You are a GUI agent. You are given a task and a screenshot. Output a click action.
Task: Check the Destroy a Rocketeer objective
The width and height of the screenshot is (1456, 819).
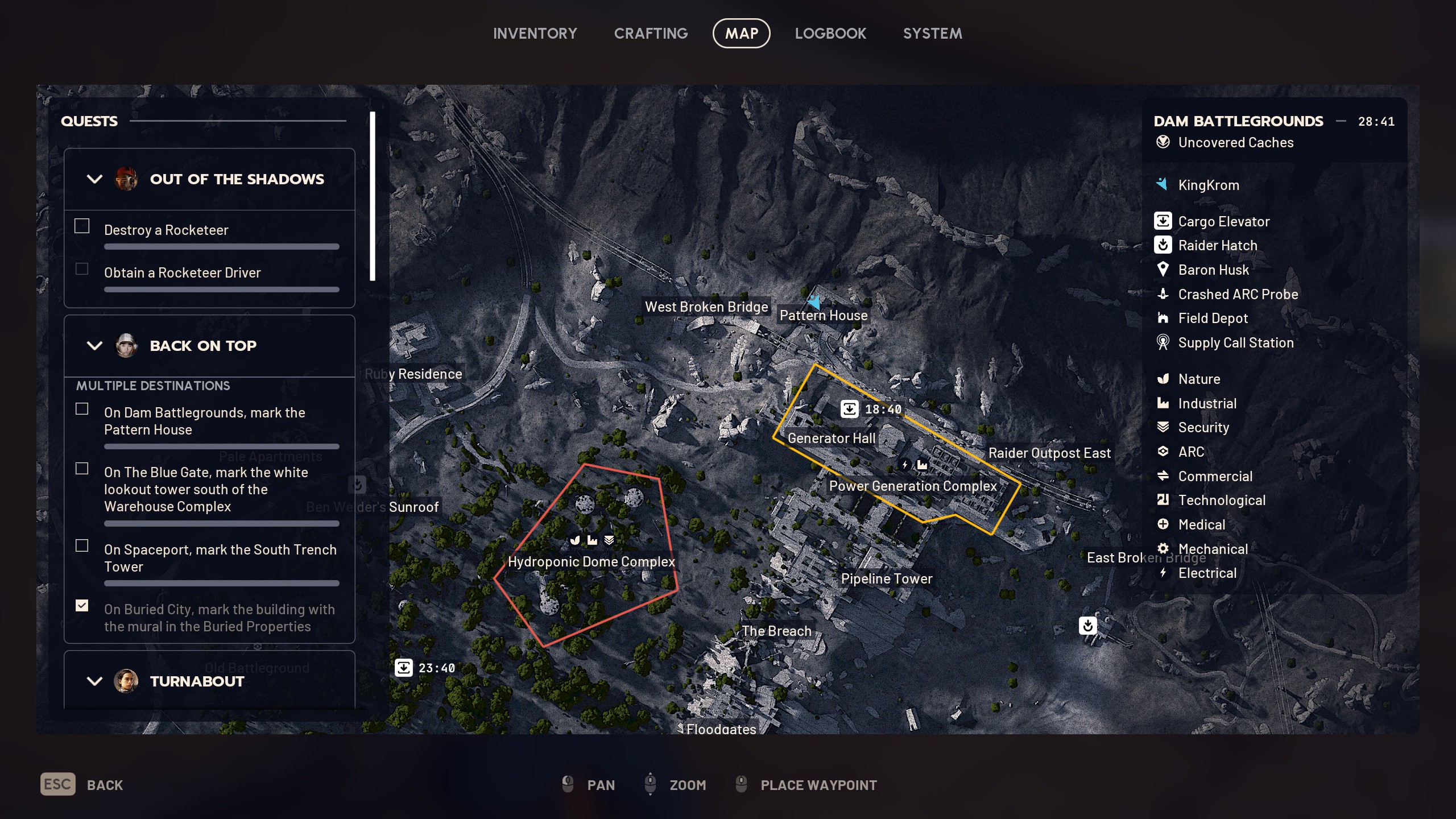[x=81, y=226]
